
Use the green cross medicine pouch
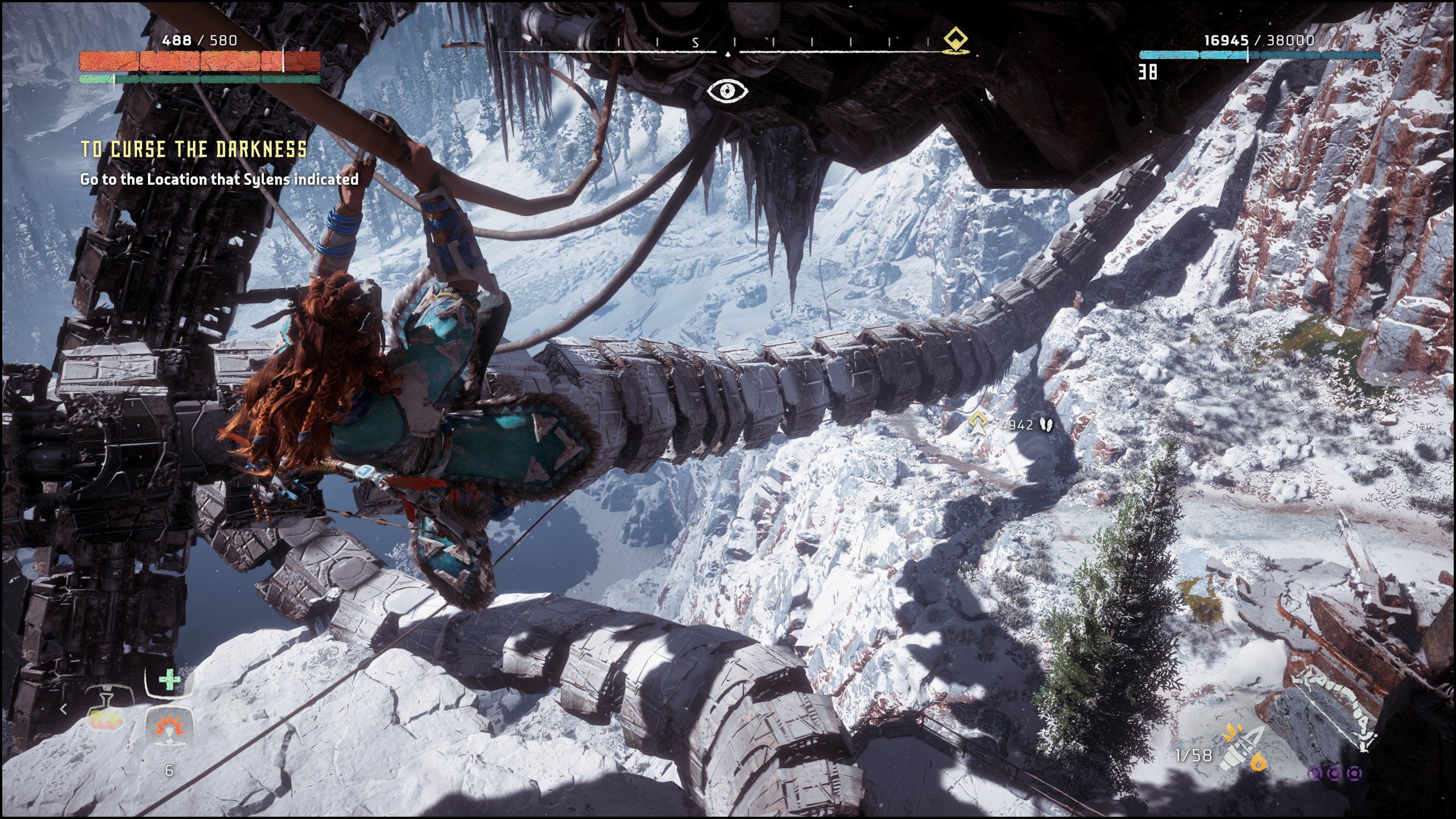[168, 681]
